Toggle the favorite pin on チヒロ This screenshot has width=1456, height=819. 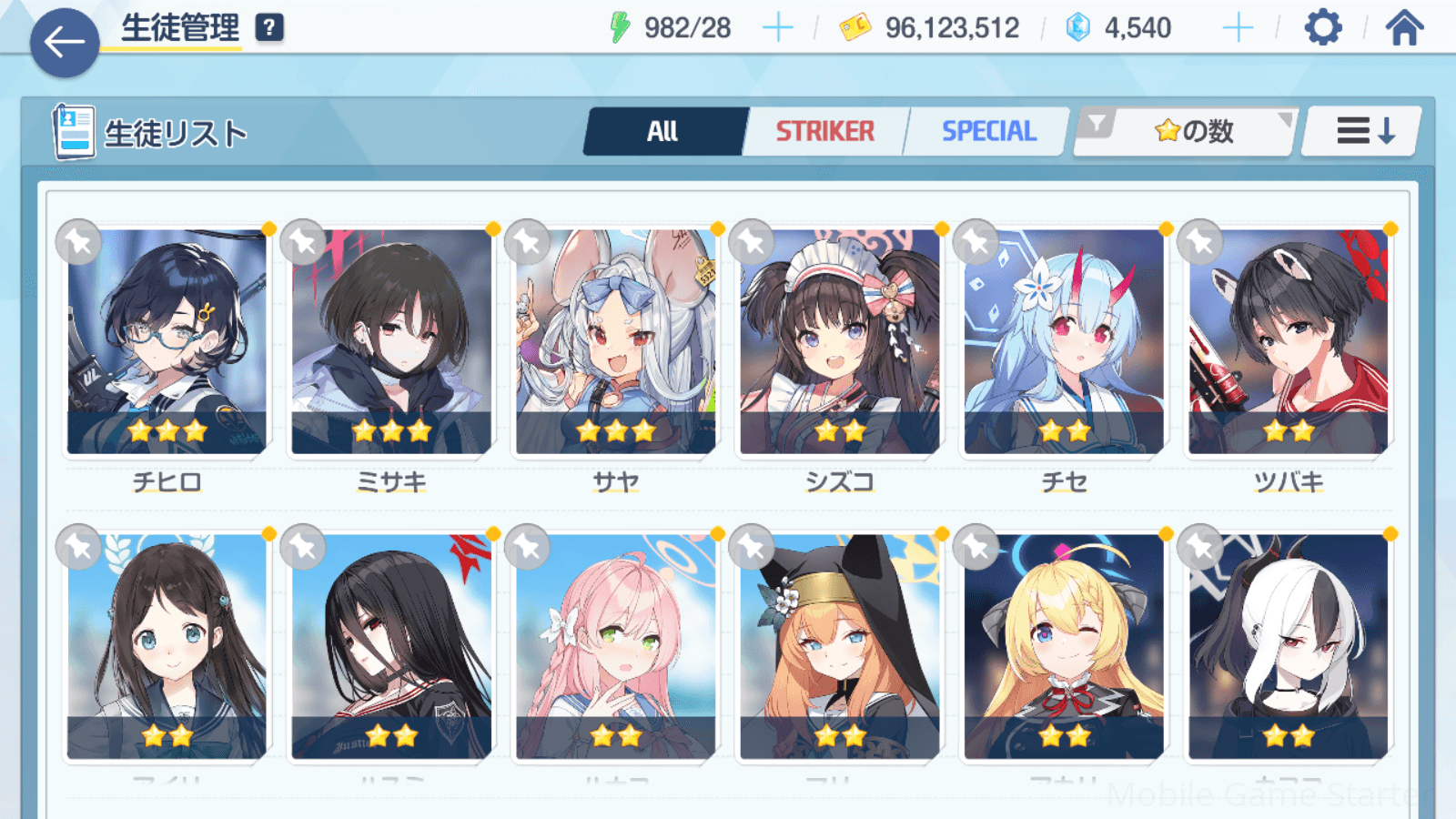pos(78,242)
